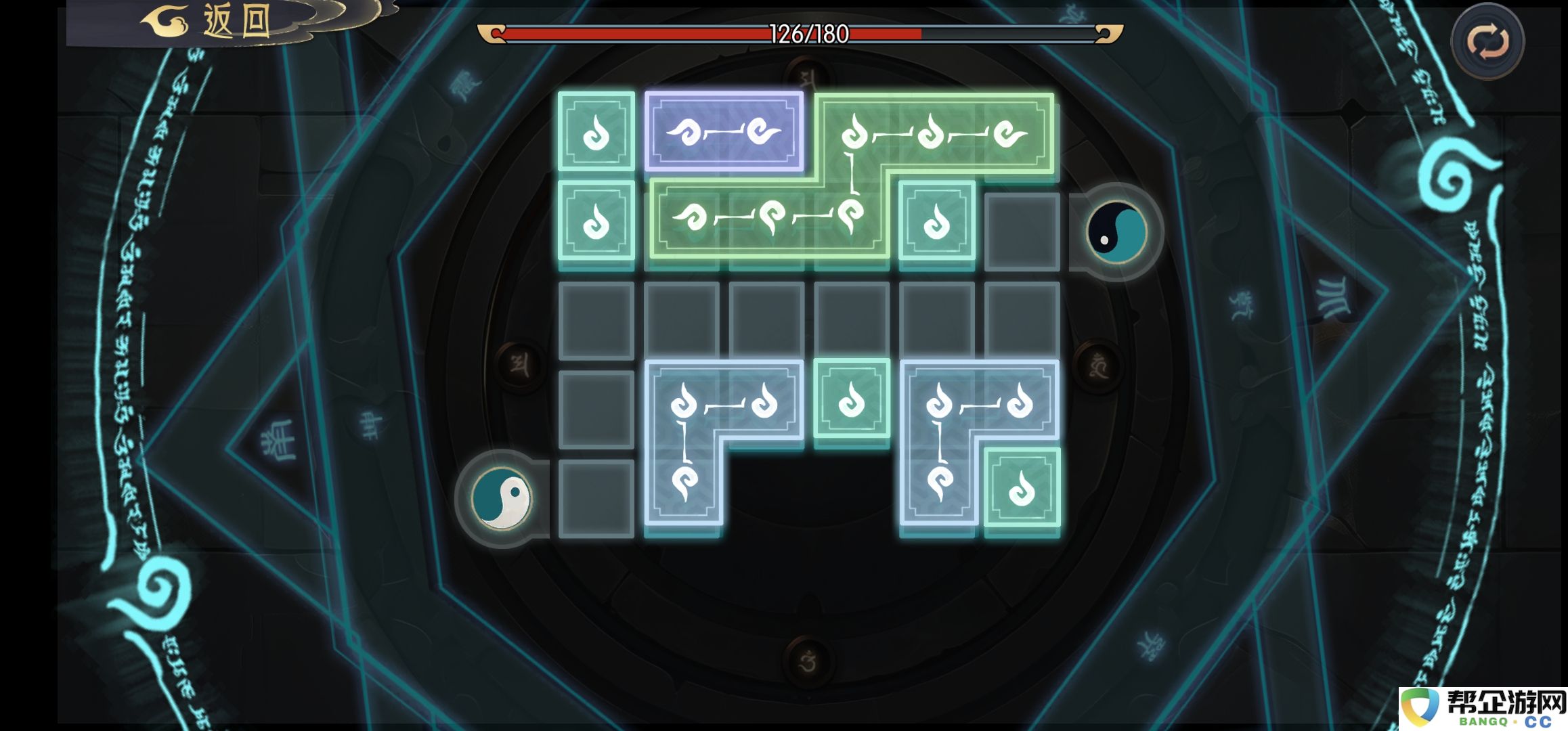Select the single tile tucked under the green block's upper arm

pyautogui.click(x=937, y=221)
